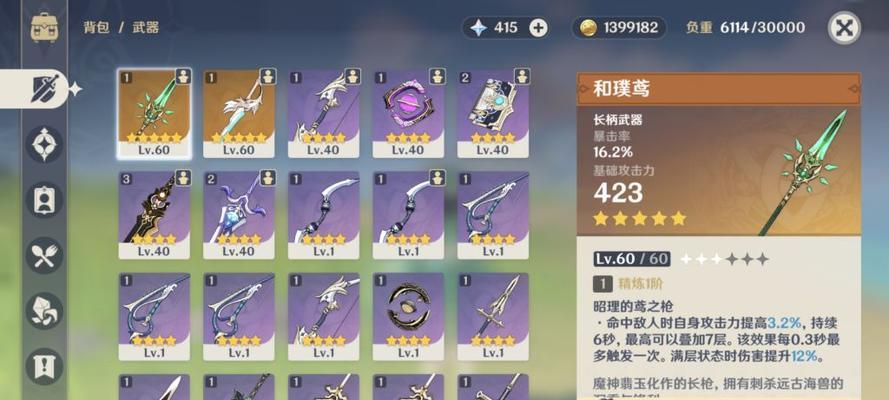The height and width of the screenshot is (400, 889).
Task: Select the Lv.40 purple orb catalyst
Action: tap(407, 113)
